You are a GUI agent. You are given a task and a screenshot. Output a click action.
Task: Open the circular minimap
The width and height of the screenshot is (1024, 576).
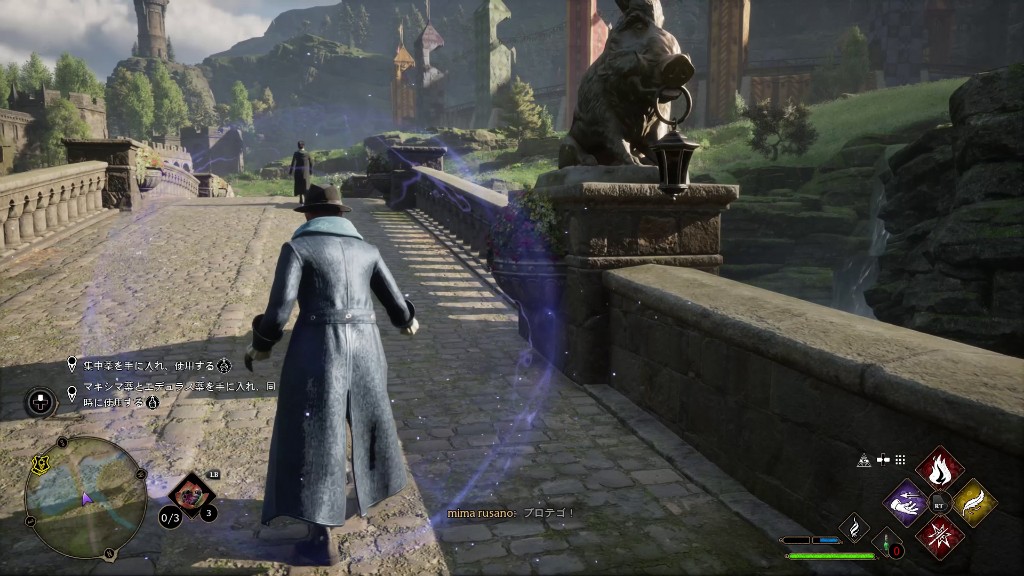click(x=85, y=497)
